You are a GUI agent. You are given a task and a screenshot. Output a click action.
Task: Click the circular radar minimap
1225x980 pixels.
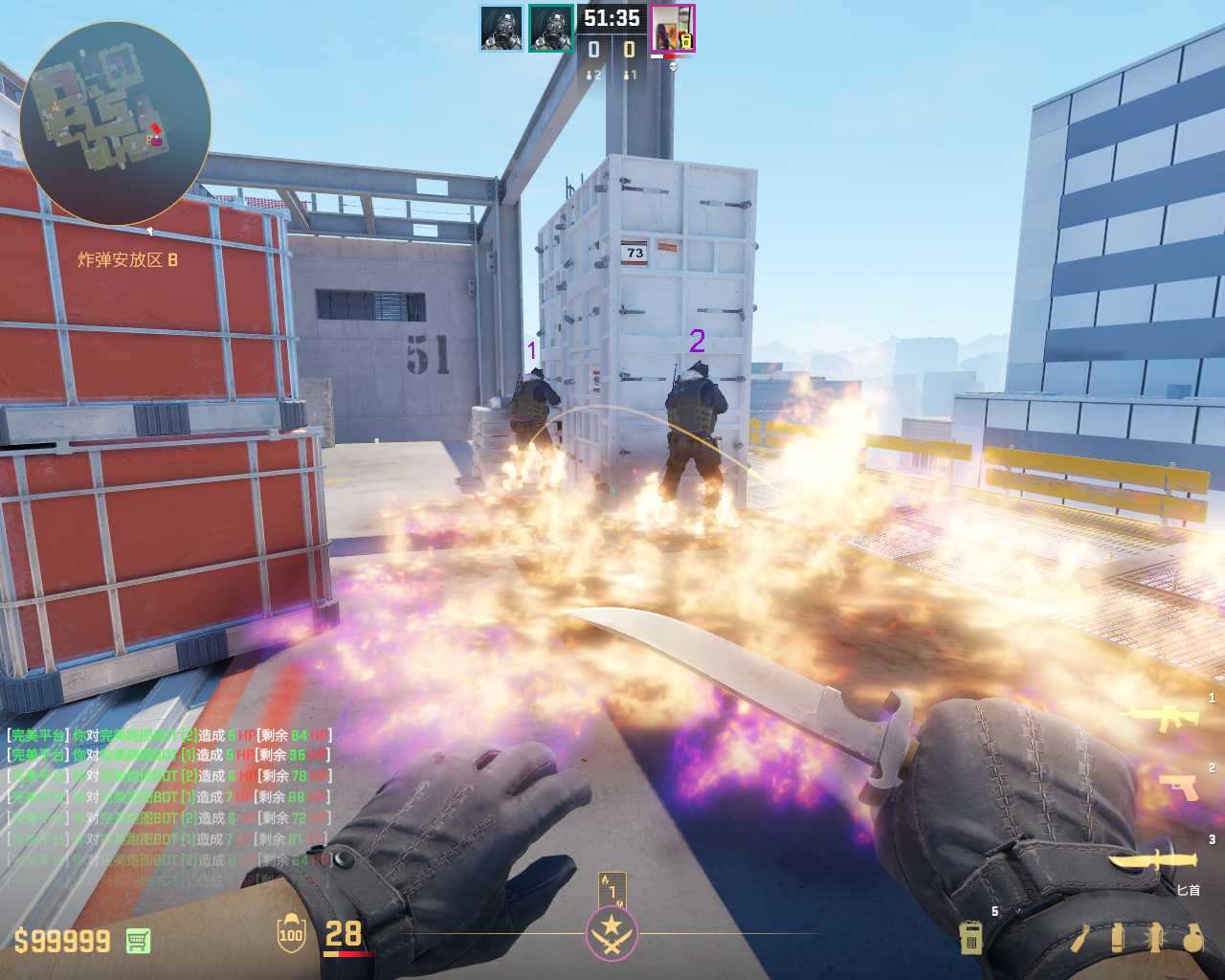pos(115,124)
